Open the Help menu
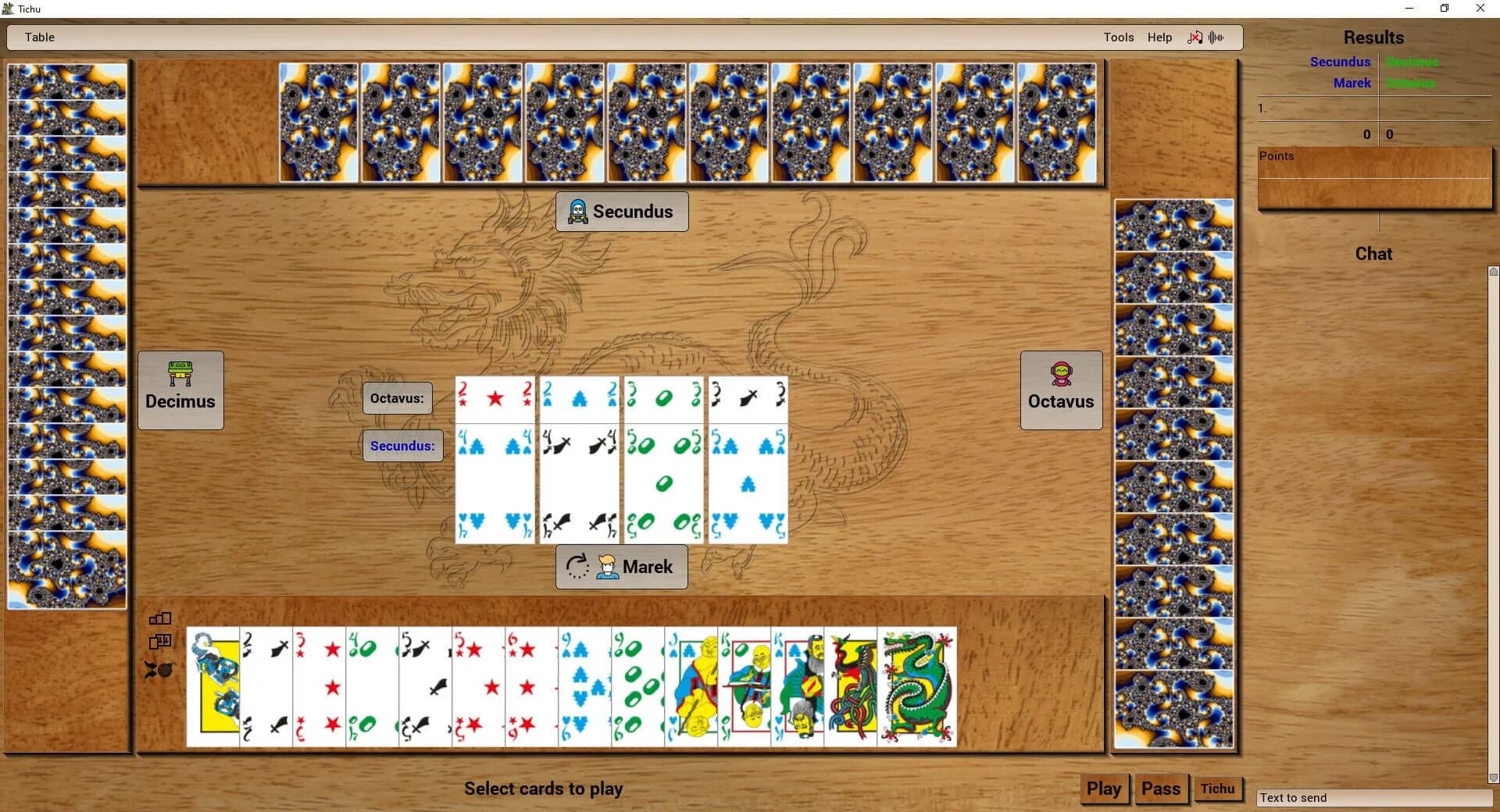Viewport: 1500px width, 812px height. point(1159,37)
